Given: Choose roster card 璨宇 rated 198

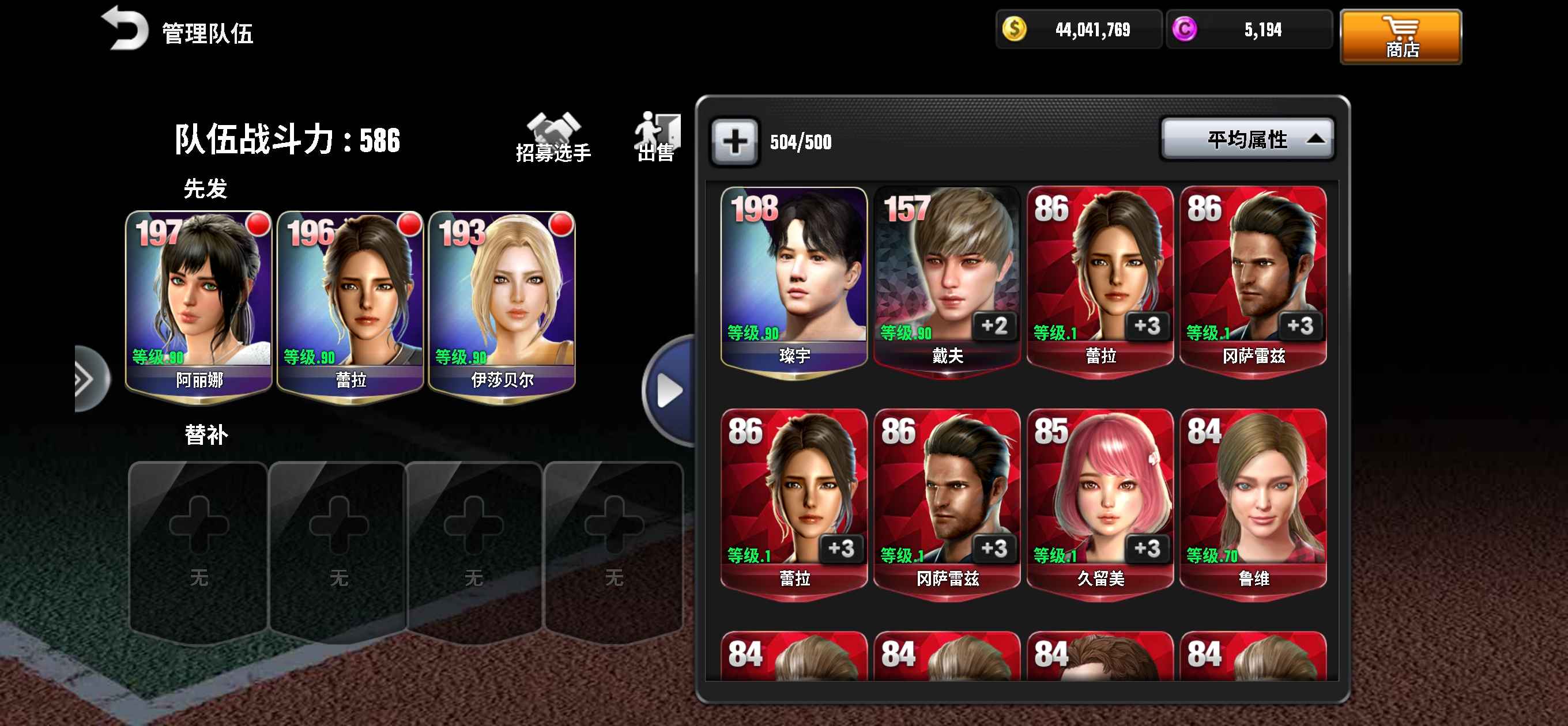Looking at the screenshot, I should coord(794,280).
